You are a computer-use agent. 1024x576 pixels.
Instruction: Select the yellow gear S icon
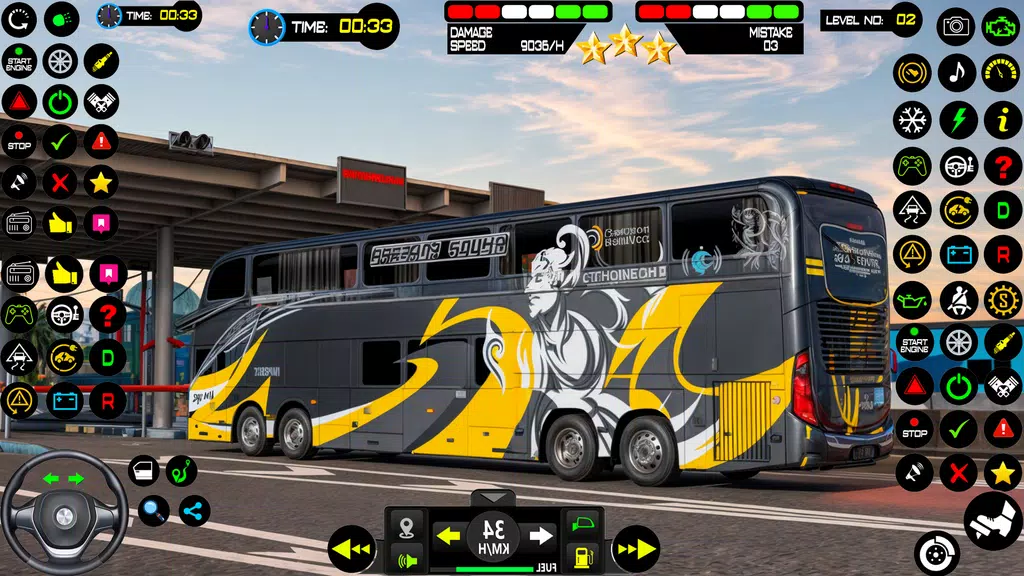pos(1002,298)
